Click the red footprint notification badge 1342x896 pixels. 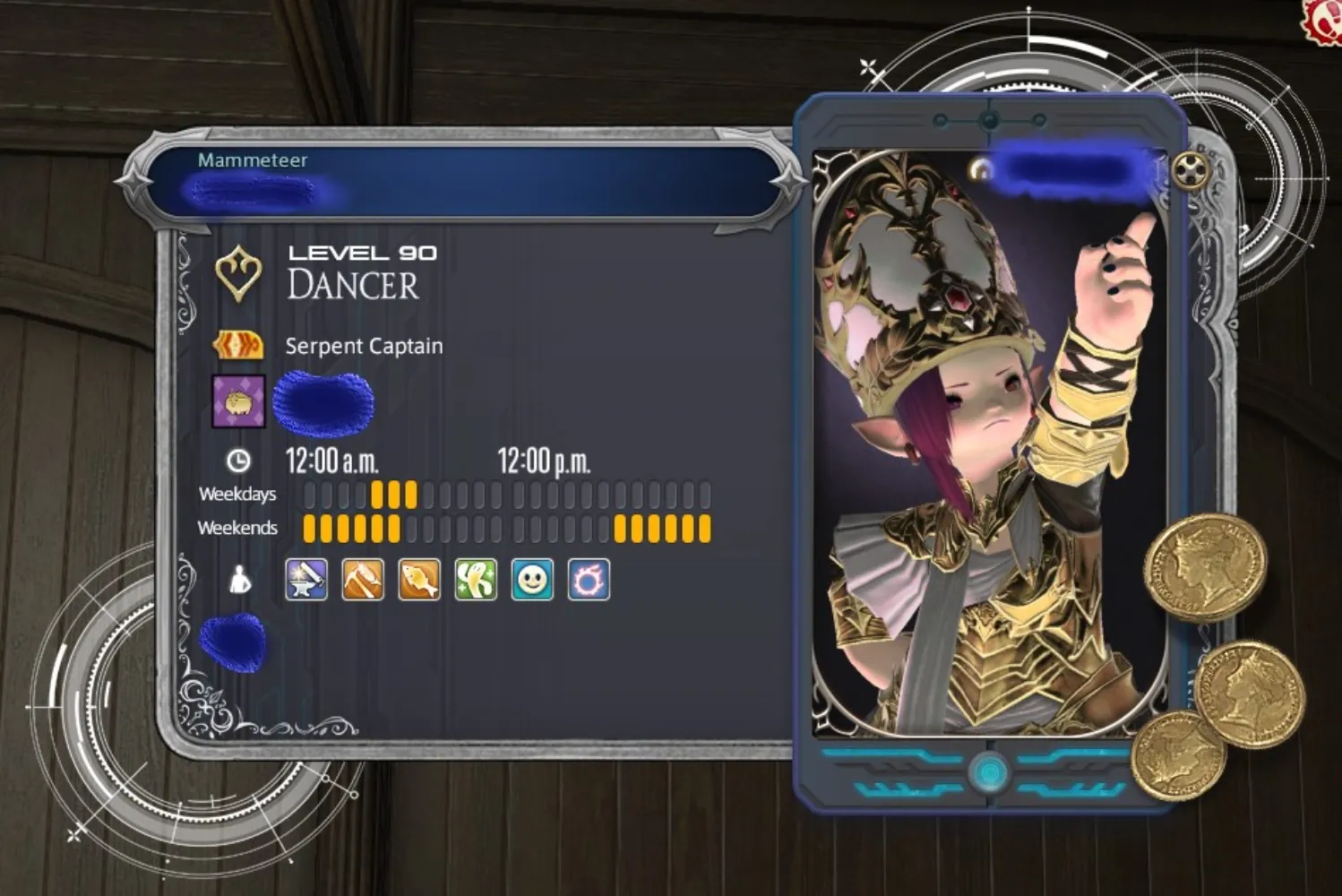(1323, 18)
